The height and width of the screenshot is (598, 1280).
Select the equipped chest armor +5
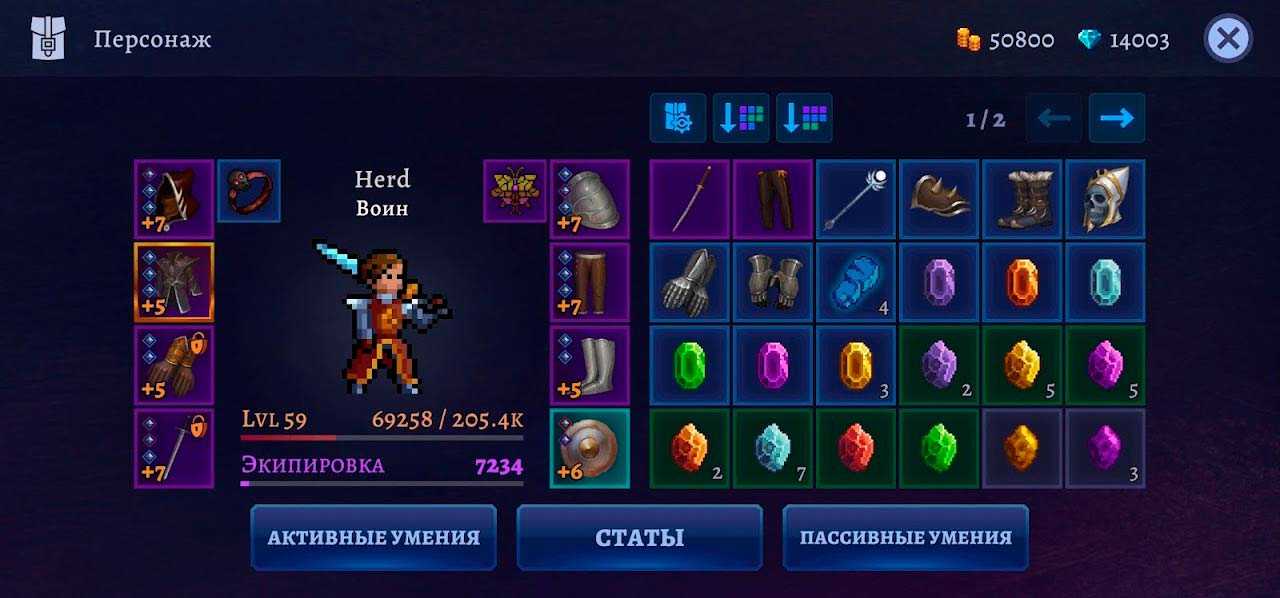[x=174, y=282]
